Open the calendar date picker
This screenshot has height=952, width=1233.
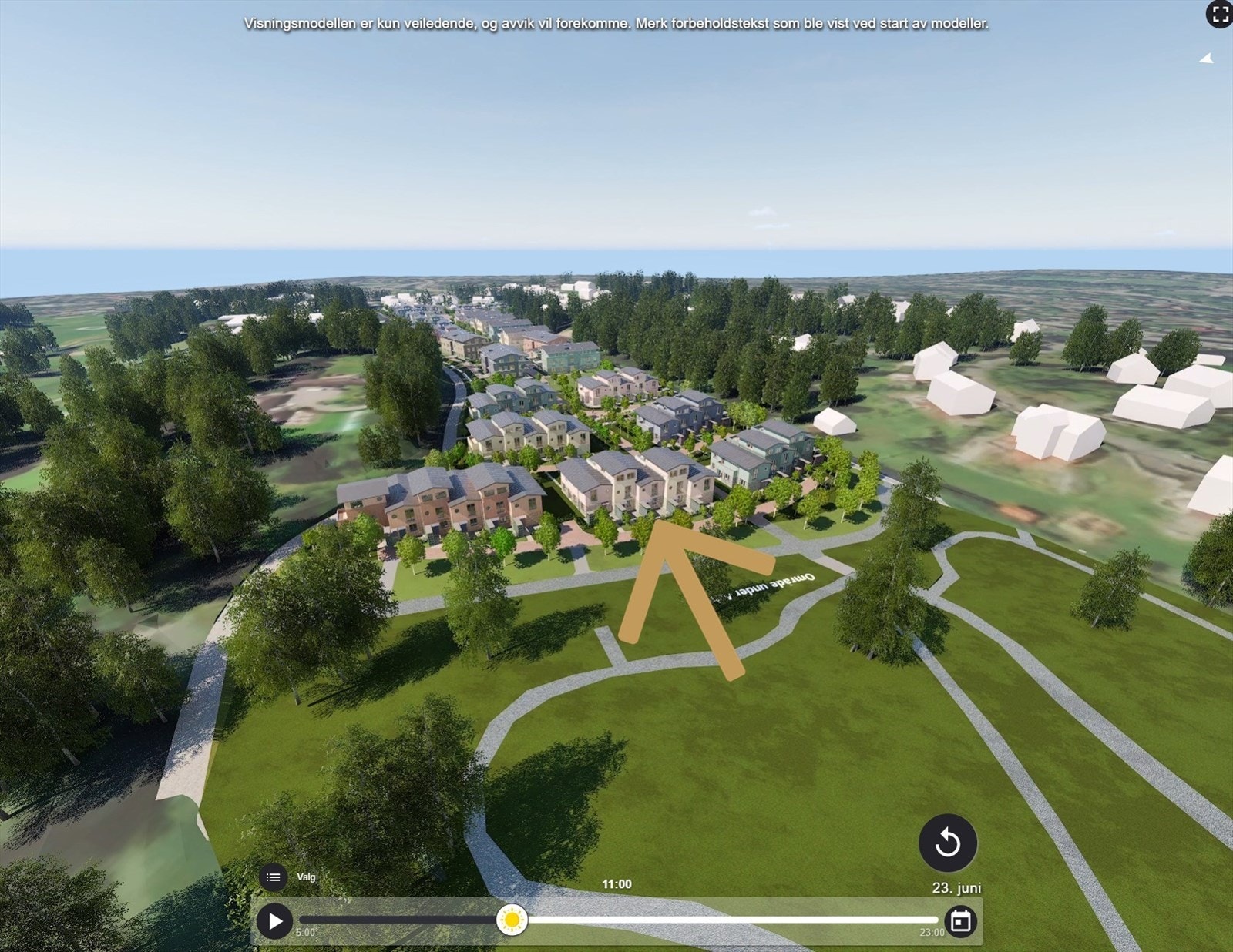960,920
